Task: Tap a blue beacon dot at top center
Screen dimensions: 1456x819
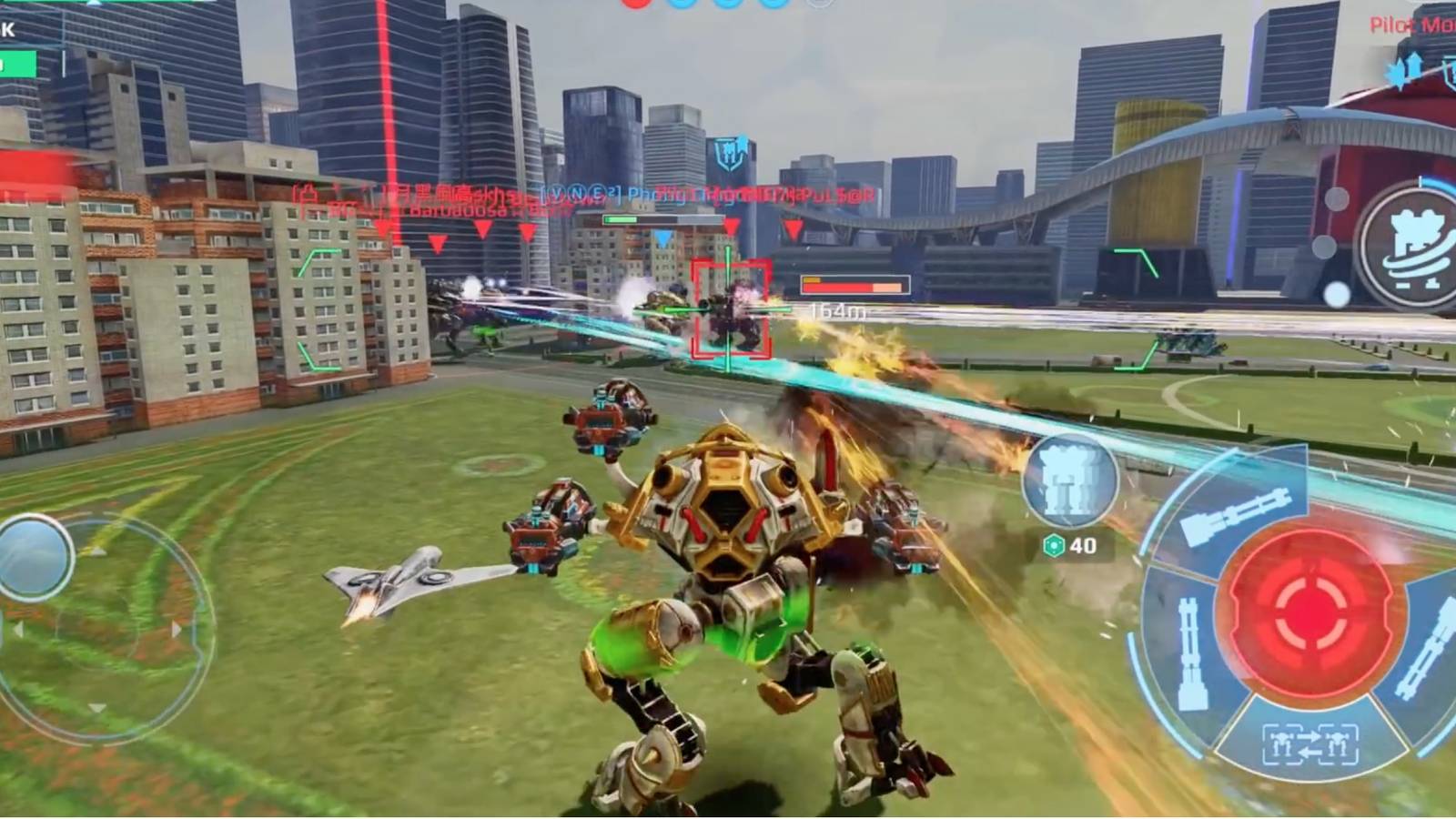Action: point(681,5)
